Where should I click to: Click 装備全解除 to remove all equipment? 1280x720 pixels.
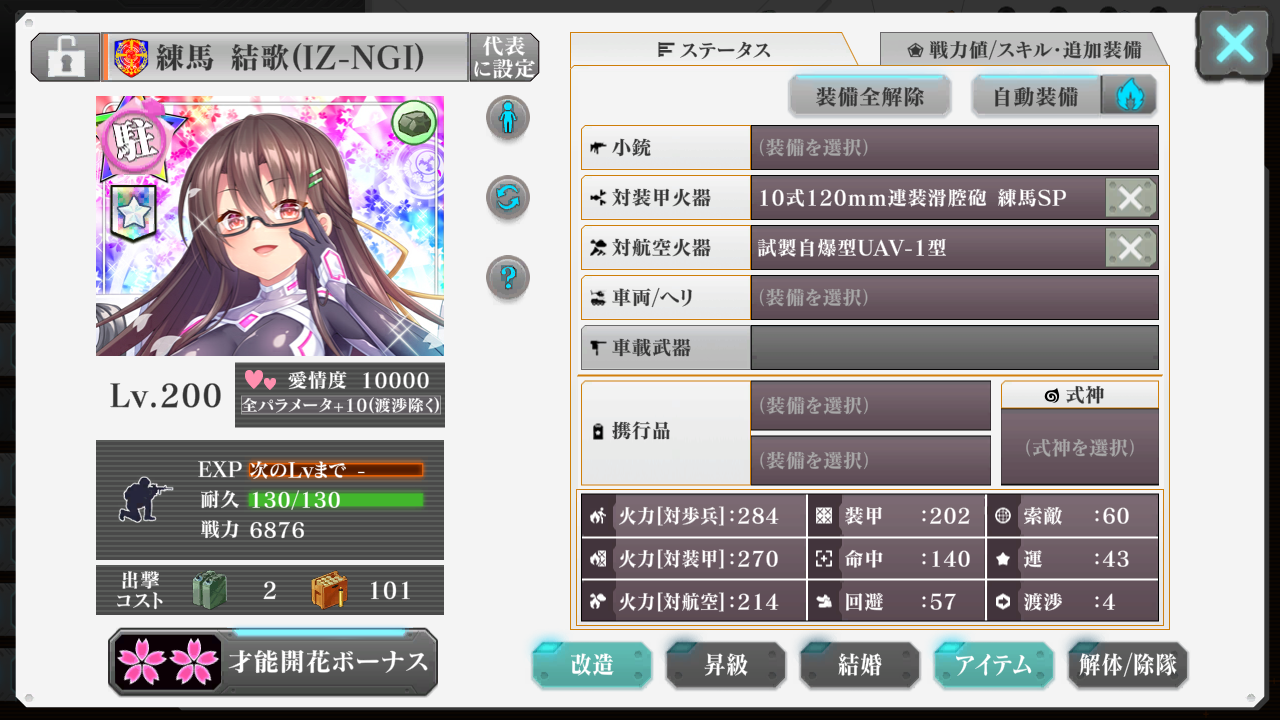(x=869, y=97)
